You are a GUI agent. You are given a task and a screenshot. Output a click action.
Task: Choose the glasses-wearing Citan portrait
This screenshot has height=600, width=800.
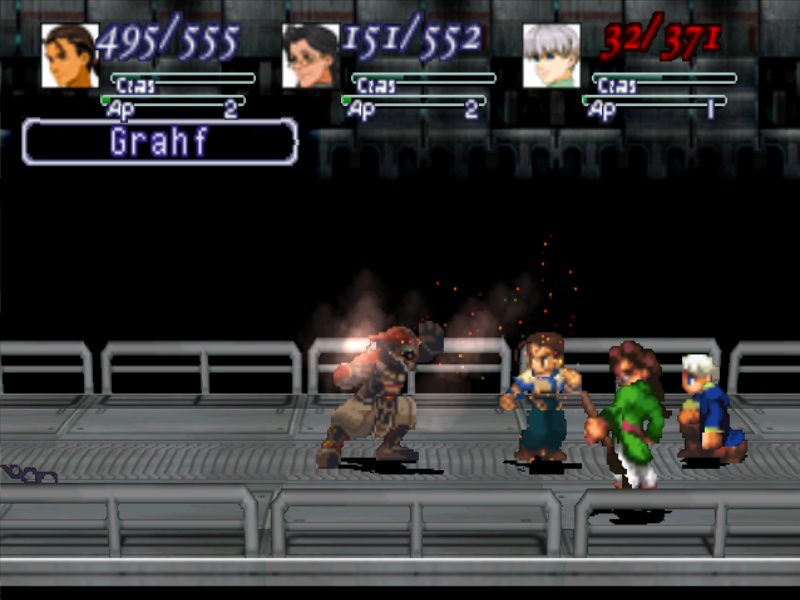[311, 56]
